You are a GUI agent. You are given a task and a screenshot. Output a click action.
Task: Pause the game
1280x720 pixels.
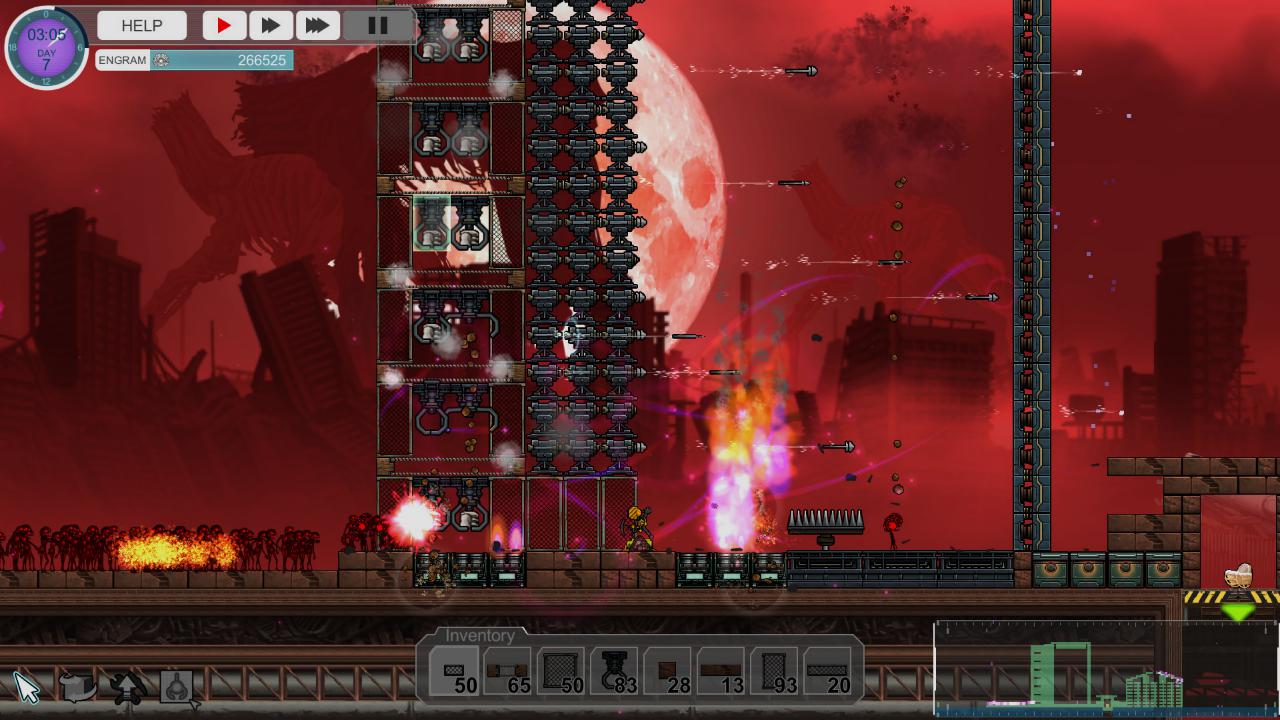(378, 25)
